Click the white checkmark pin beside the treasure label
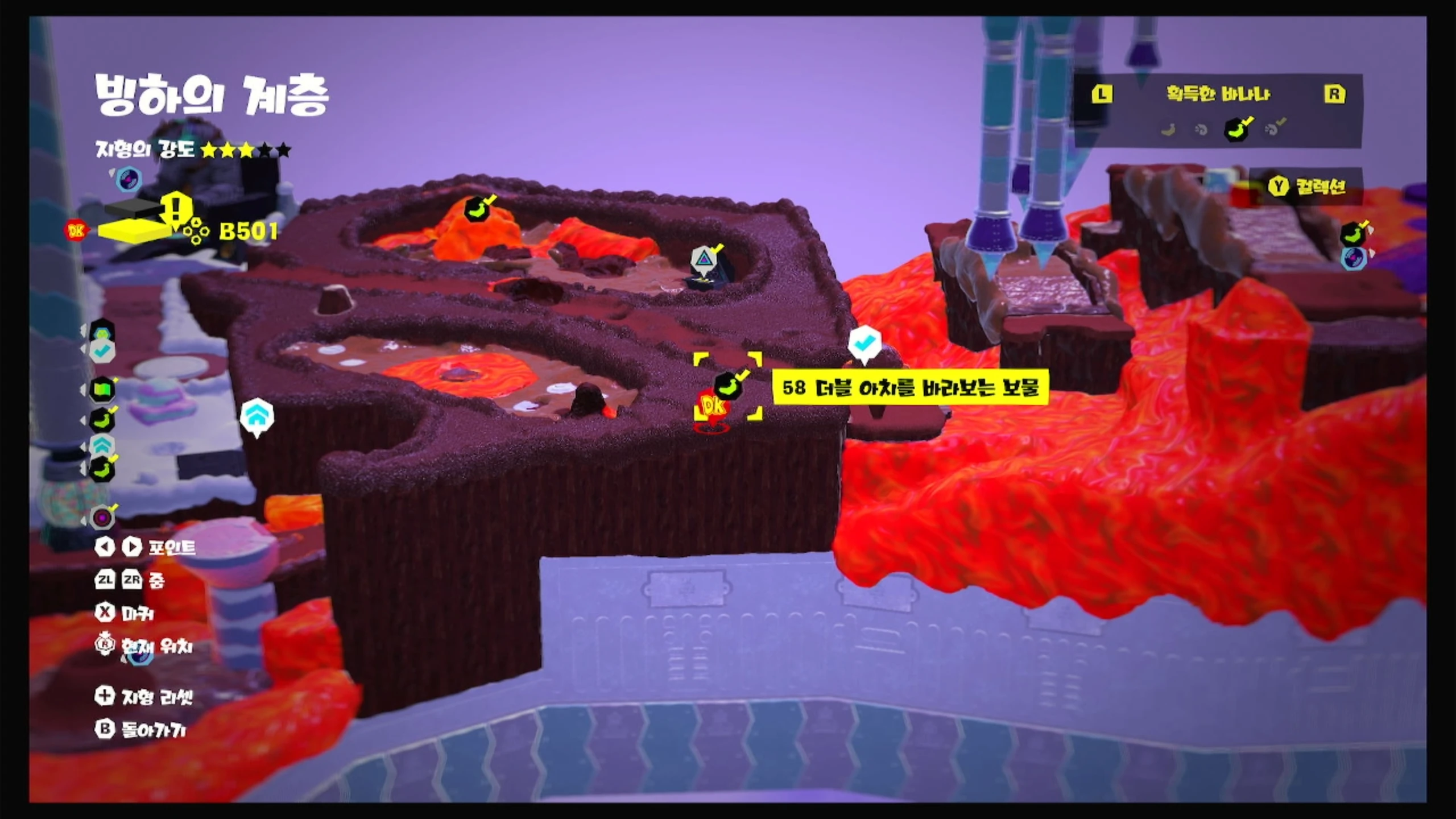This screenshot has height=819, width=1456. click(x=864, y=344)
